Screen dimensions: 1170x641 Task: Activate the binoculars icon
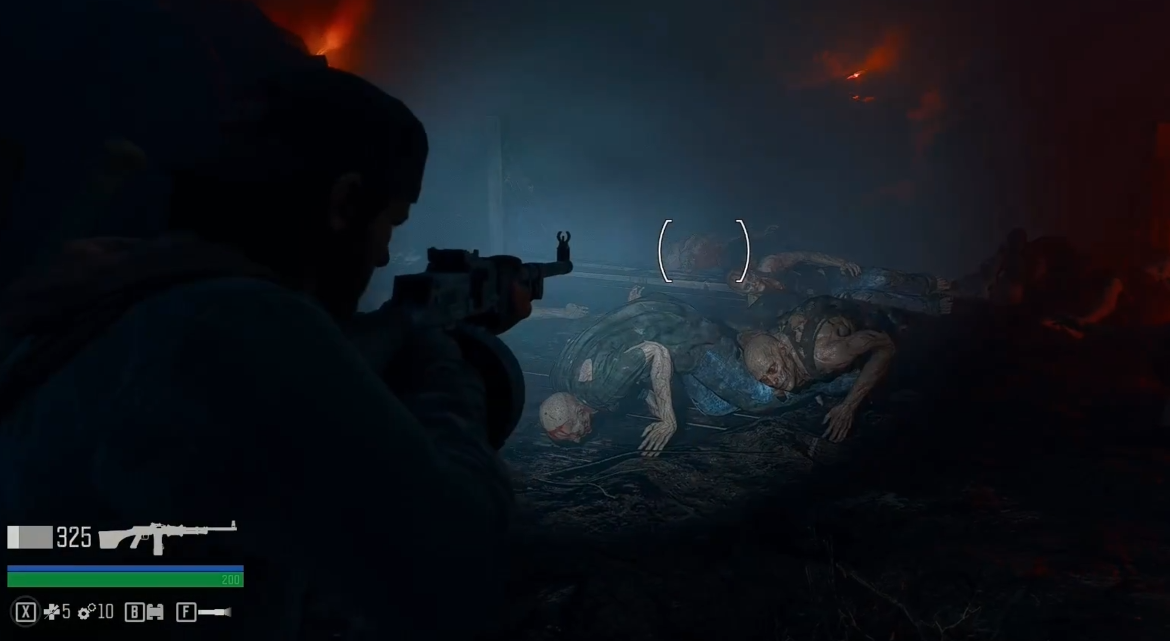155,611
